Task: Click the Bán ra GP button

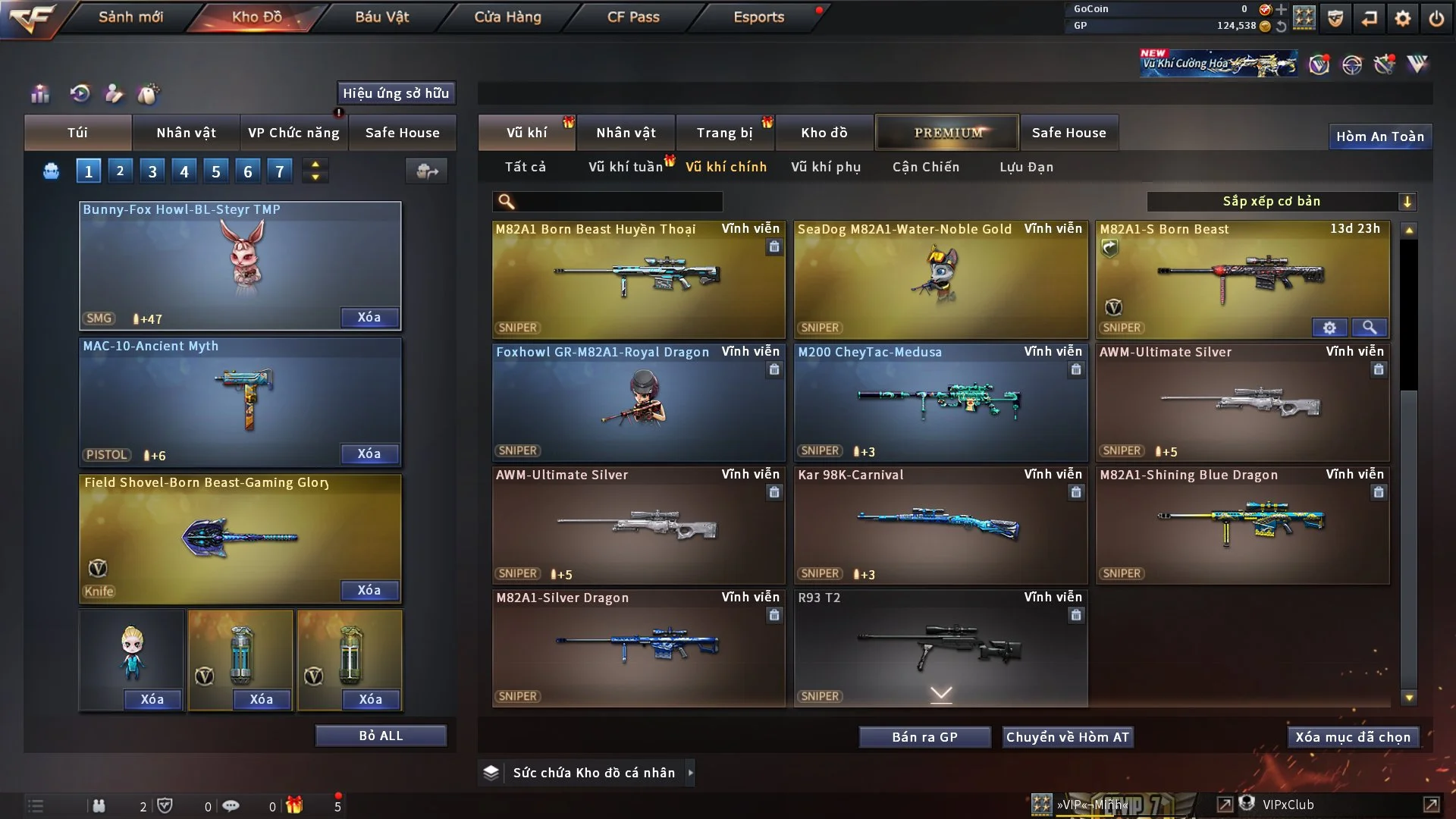Action: click(924, 737)
